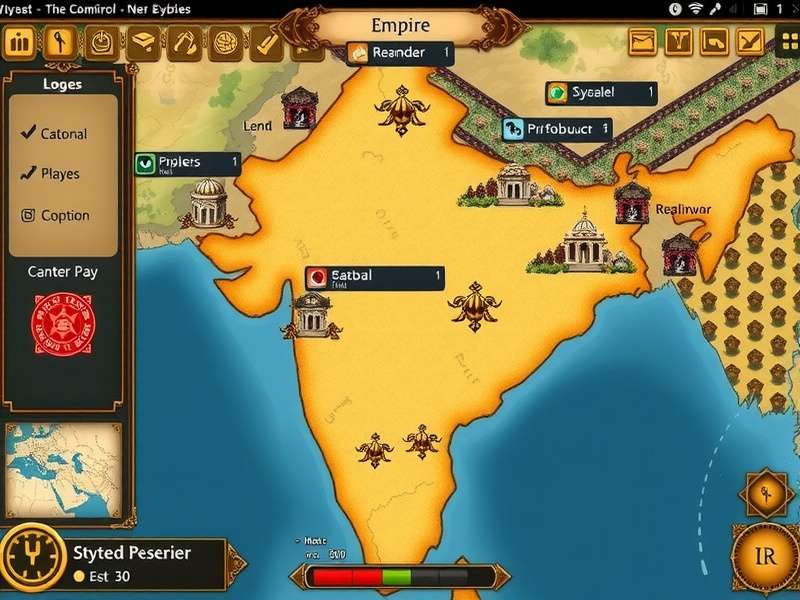Viewport: 800px width, 600px height.
Task: Click the small diamond button above IR
Action: pyautogui.click(x=763, y=492)
